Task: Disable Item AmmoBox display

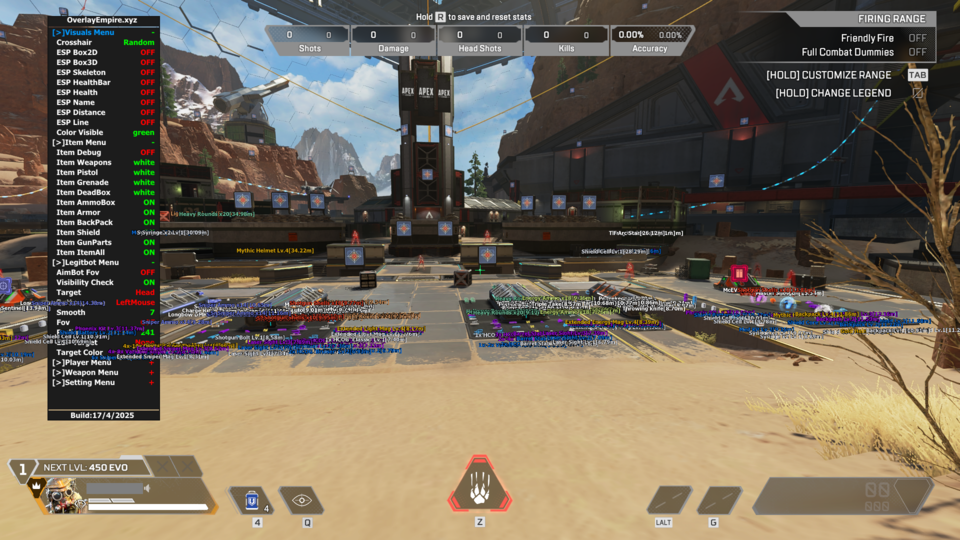Action: click(x=148, y=203)
